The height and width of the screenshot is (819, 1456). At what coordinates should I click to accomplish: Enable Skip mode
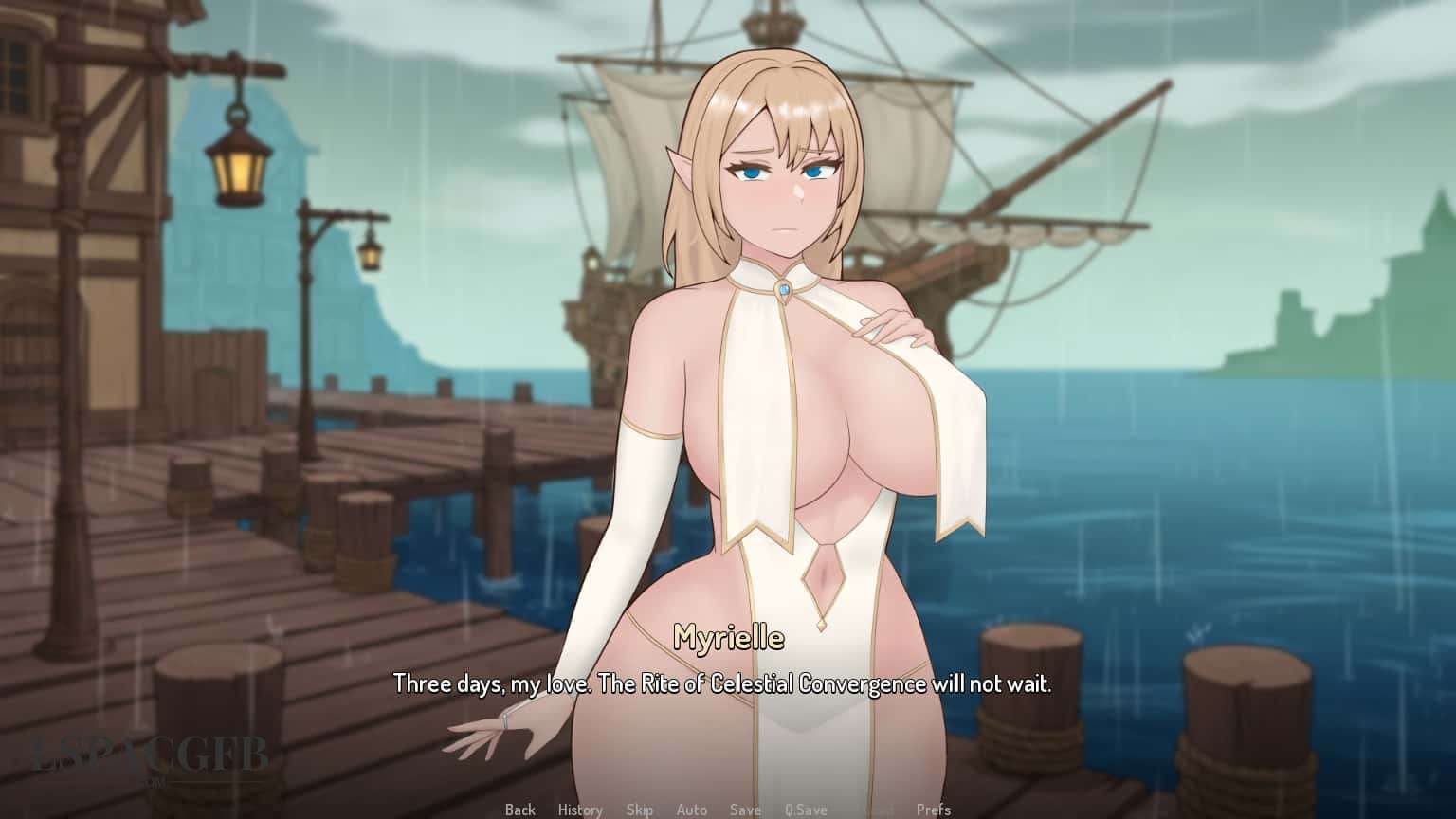(641, 810)
